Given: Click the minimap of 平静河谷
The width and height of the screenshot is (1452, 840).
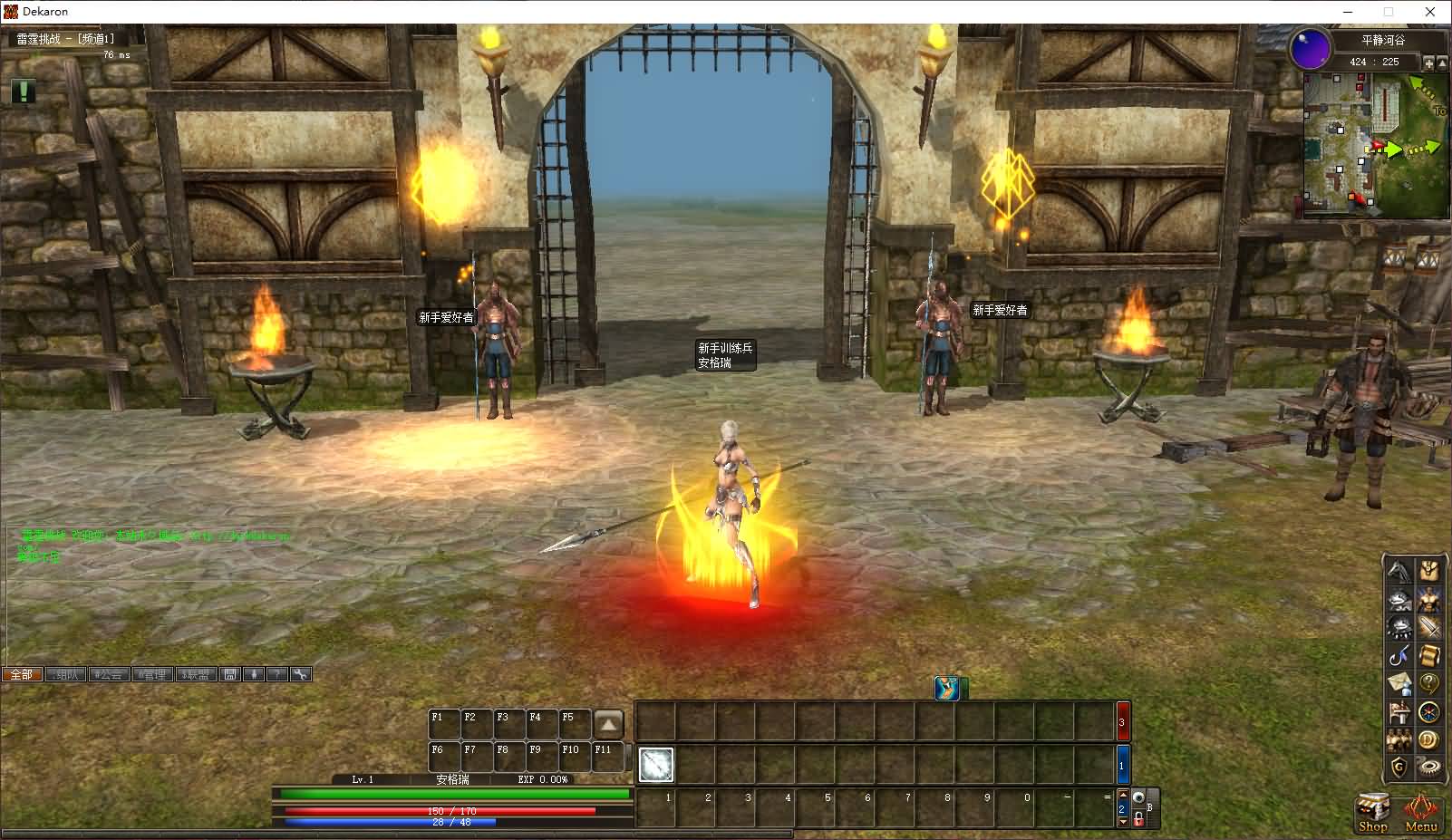Looking at the screenshot, I should coord(1375,145).
